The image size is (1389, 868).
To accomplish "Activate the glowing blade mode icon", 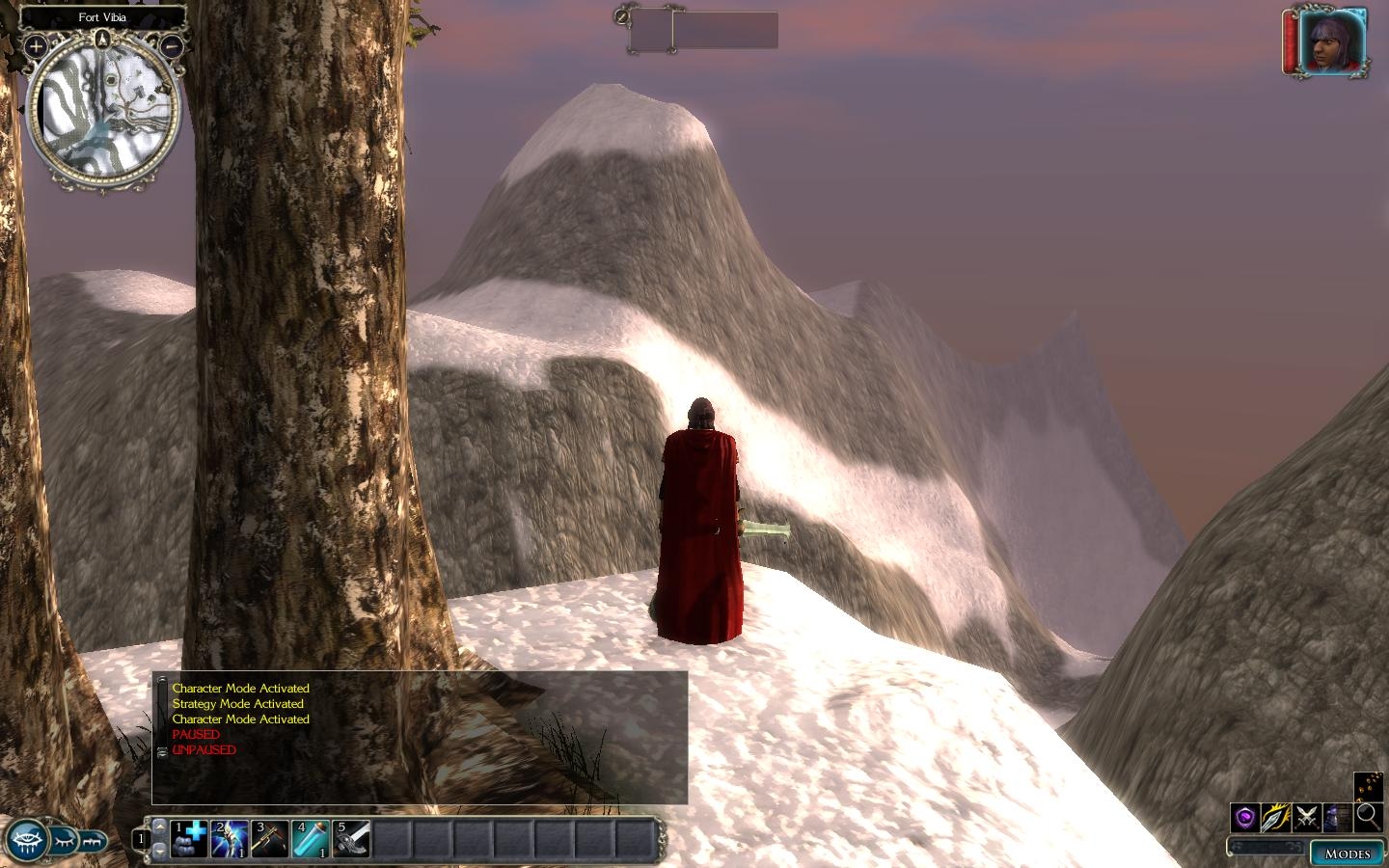I will 1276,818.
